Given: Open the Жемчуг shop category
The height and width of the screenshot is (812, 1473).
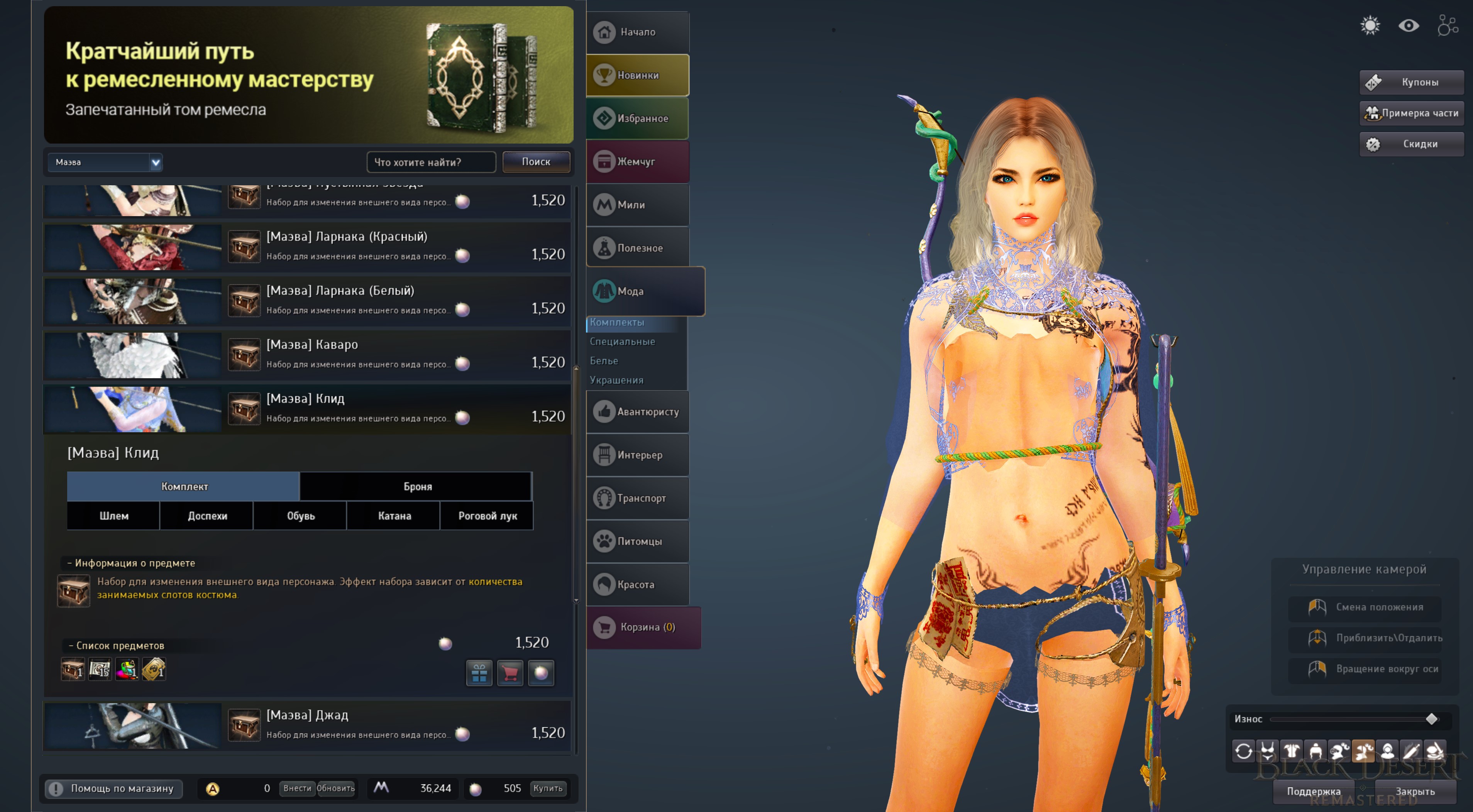Looking at the screenshot, I should tap(638, 162).
